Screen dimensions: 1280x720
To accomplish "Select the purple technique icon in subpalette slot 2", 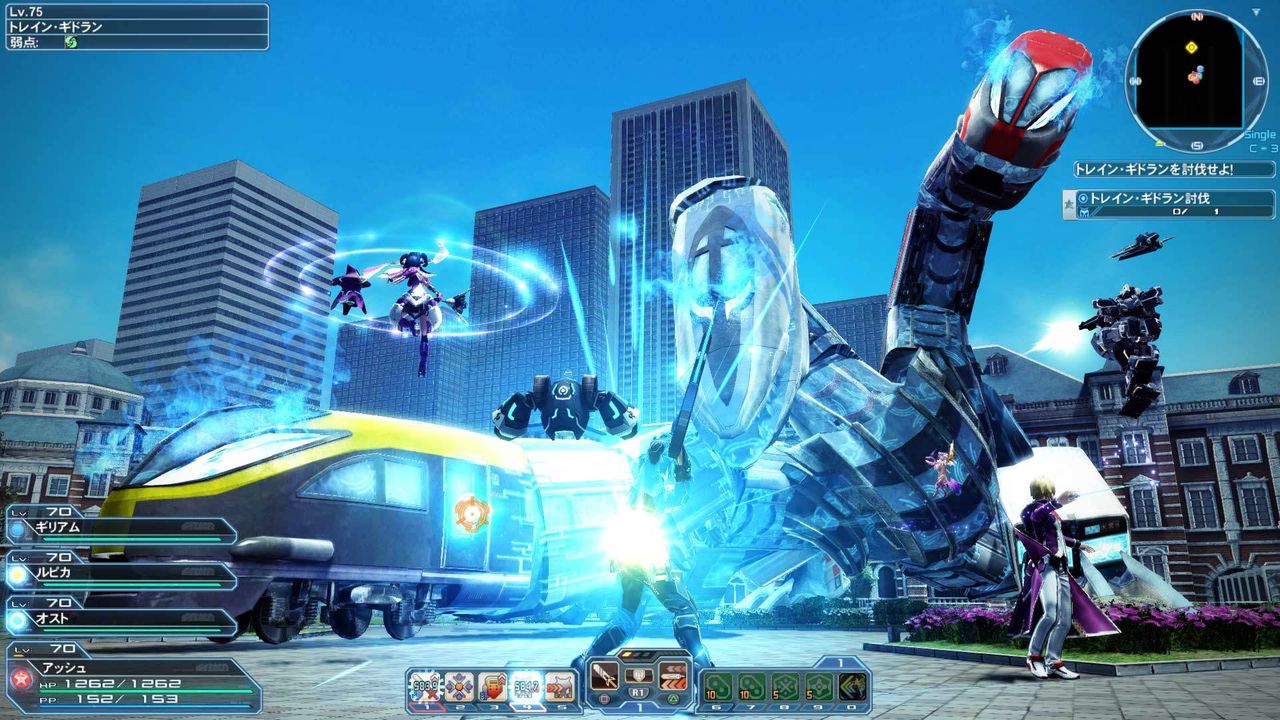I will pos(460,683).
